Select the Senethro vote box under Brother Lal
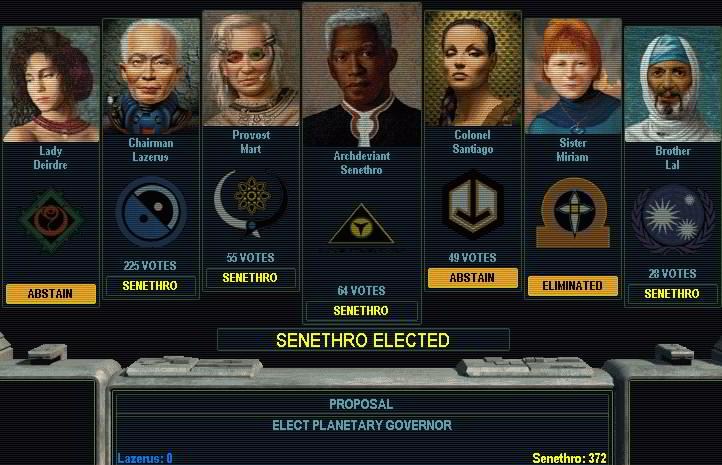The width and height of the screenshot is (722, 465). 672,294
